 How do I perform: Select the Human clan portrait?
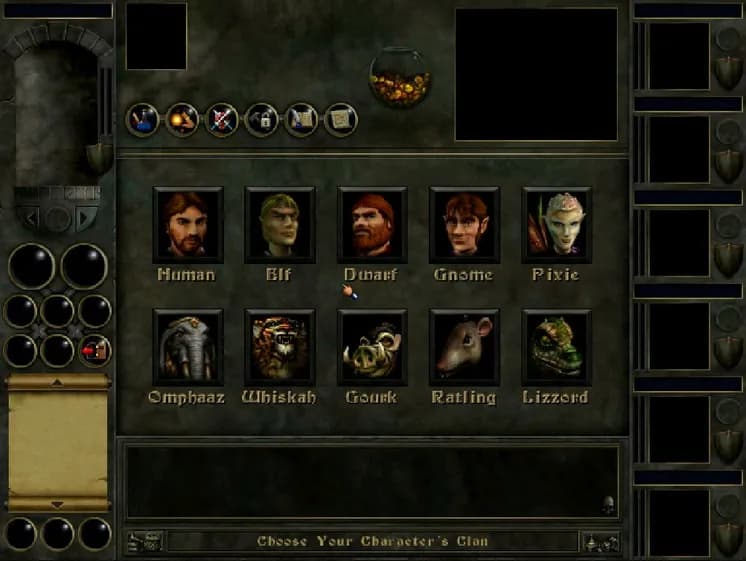(188, 224)
